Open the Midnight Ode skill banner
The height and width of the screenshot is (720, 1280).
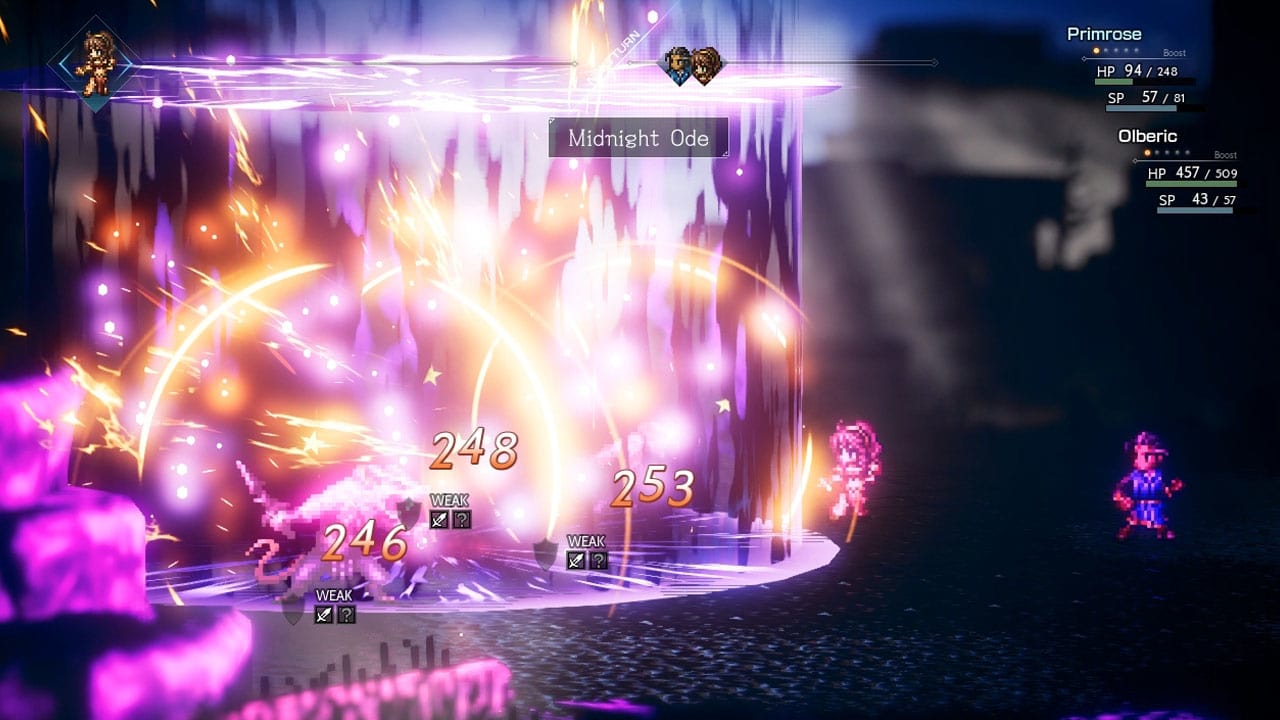637,138
